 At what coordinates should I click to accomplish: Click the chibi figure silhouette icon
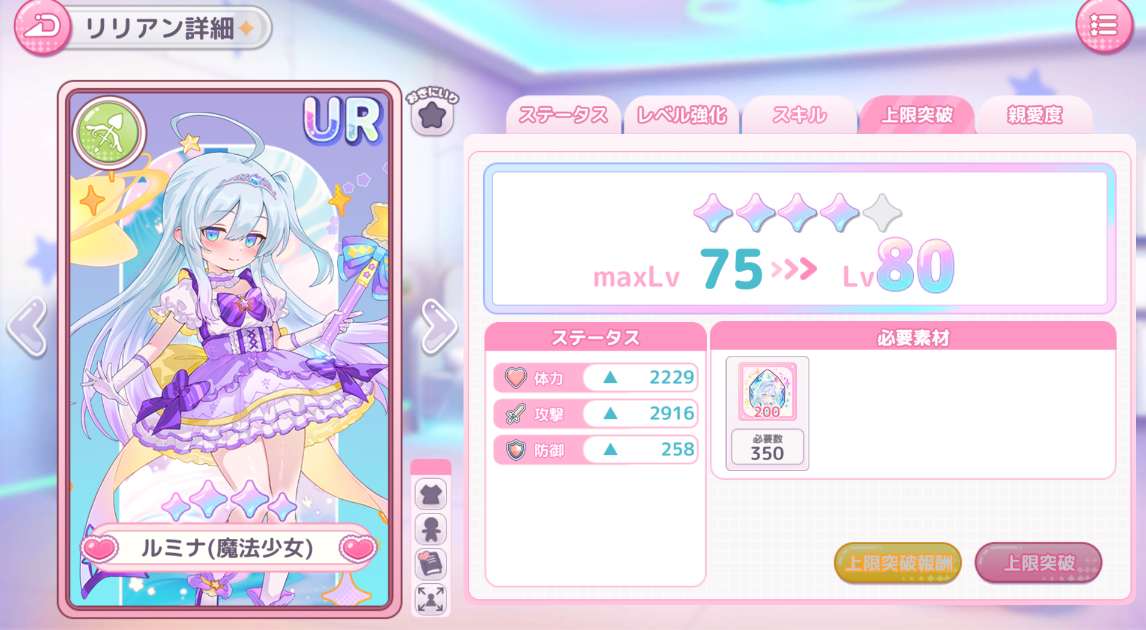tap(431, 529)
